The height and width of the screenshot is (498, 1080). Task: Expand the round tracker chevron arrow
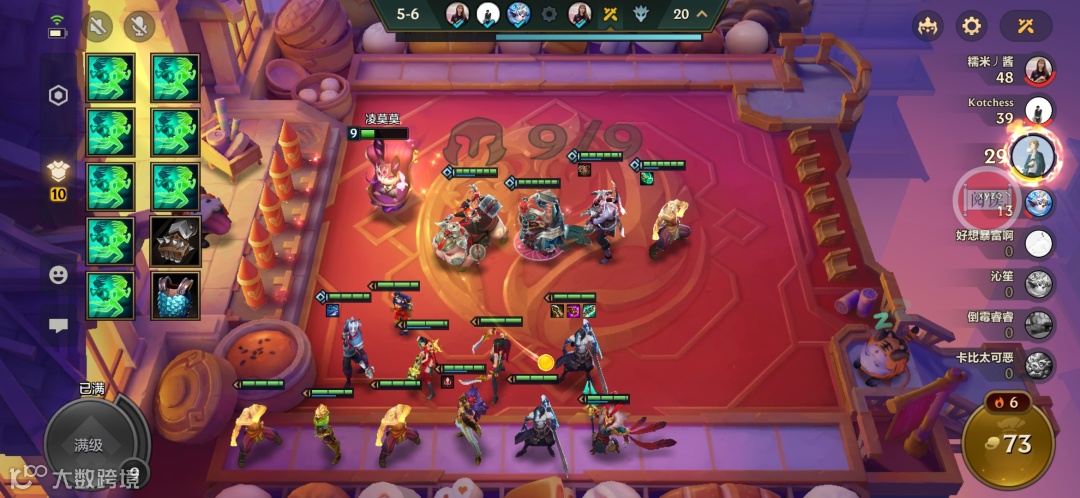(x=702, y=14)
